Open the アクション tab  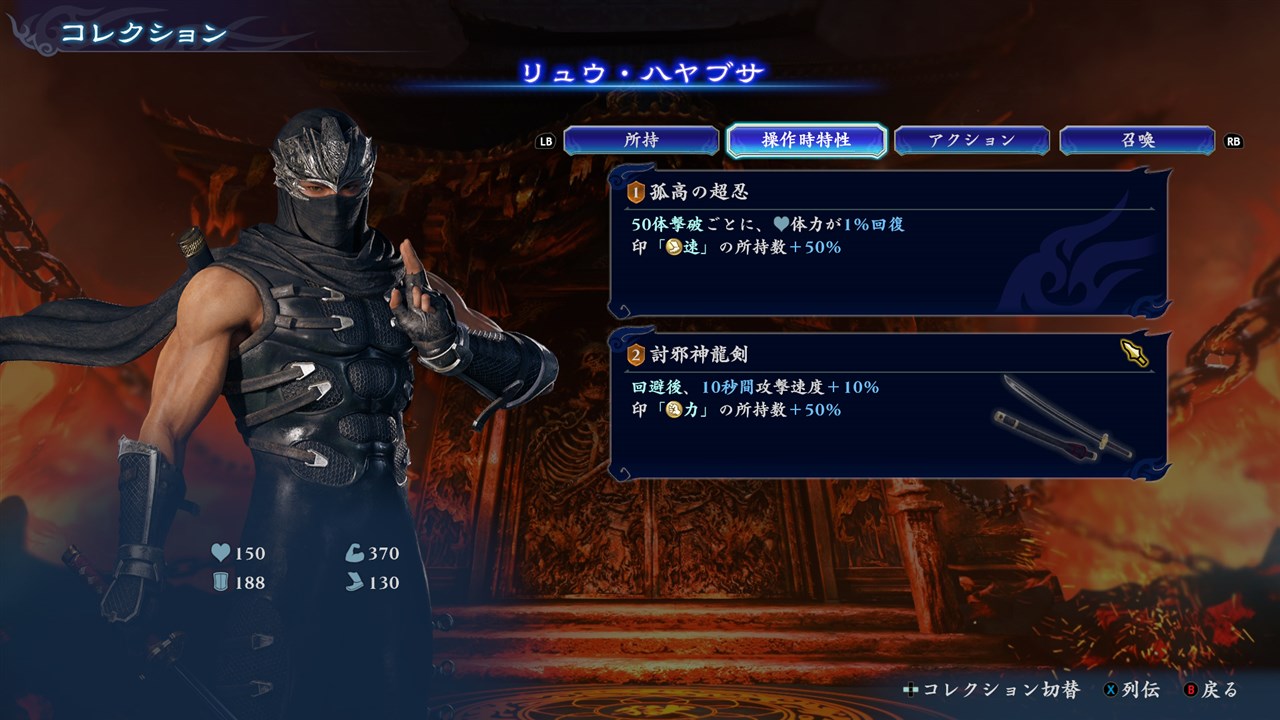tap(971, 141)
